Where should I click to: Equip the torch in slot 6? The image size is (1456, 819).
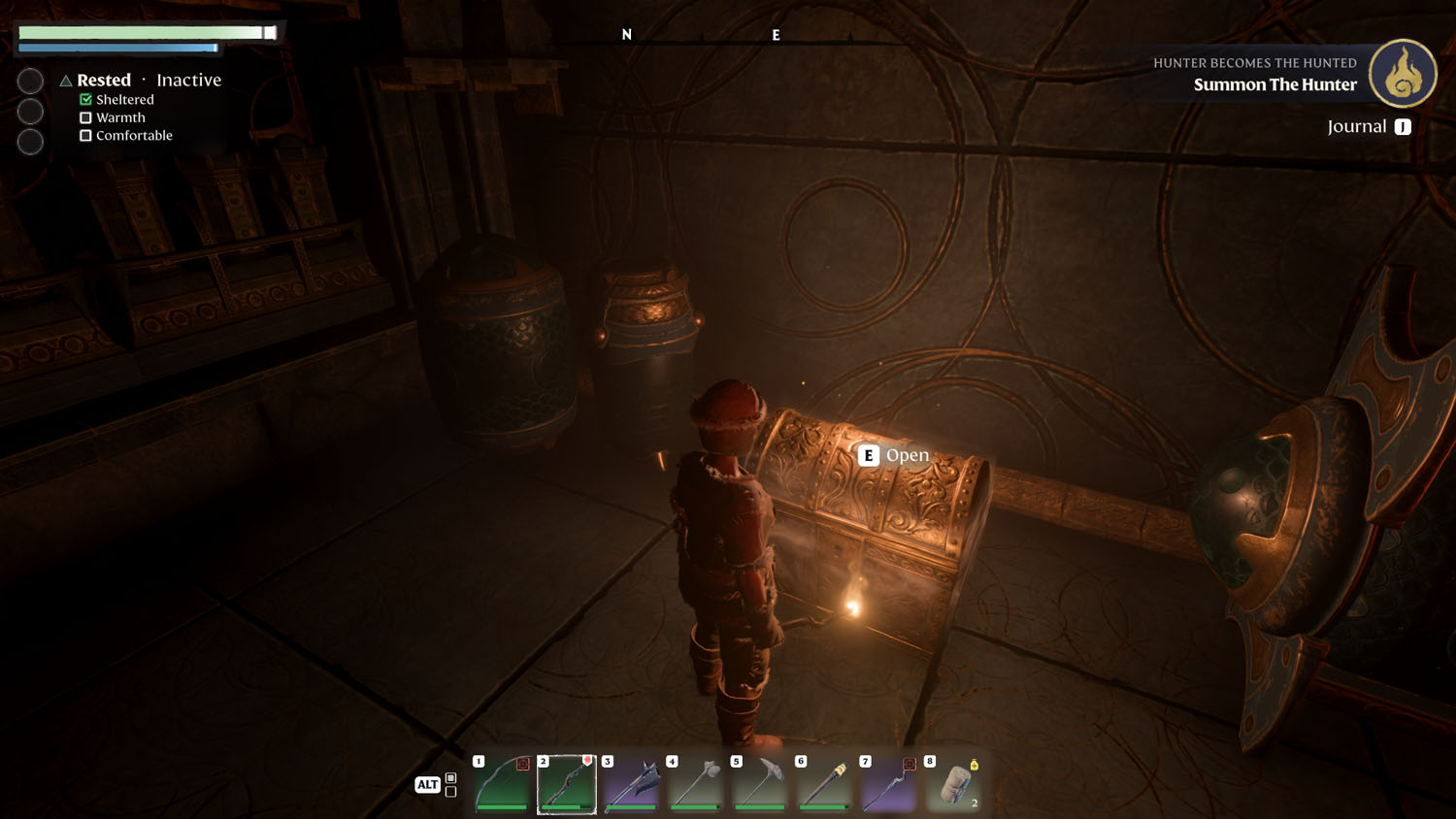[x=825, y=784]
